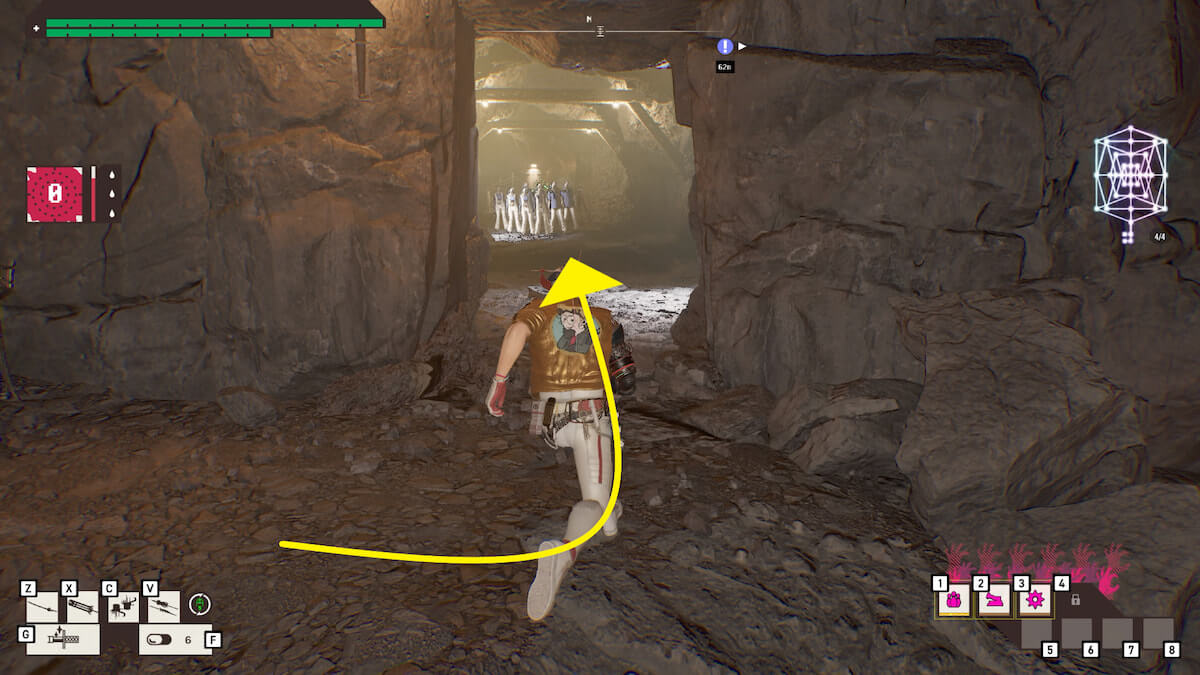Click the green circular swap icon
1200x675 pixels.
[201, 604]
